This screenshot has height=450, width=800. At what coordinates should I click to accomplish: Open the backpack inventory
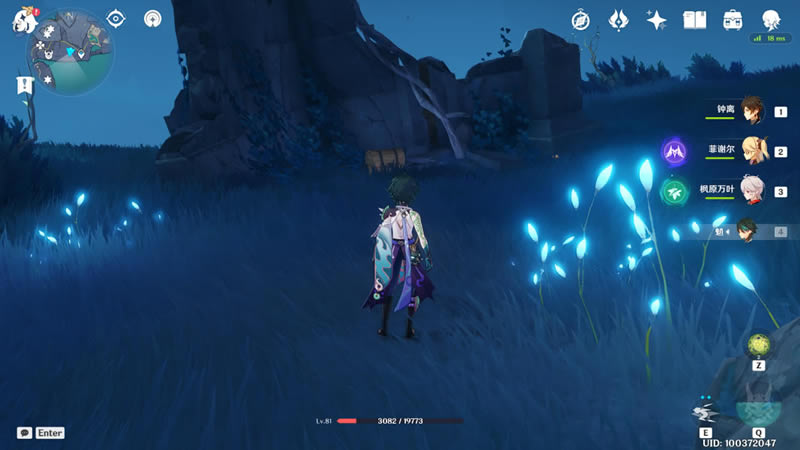pyautogui.click(x=733, y=20)
